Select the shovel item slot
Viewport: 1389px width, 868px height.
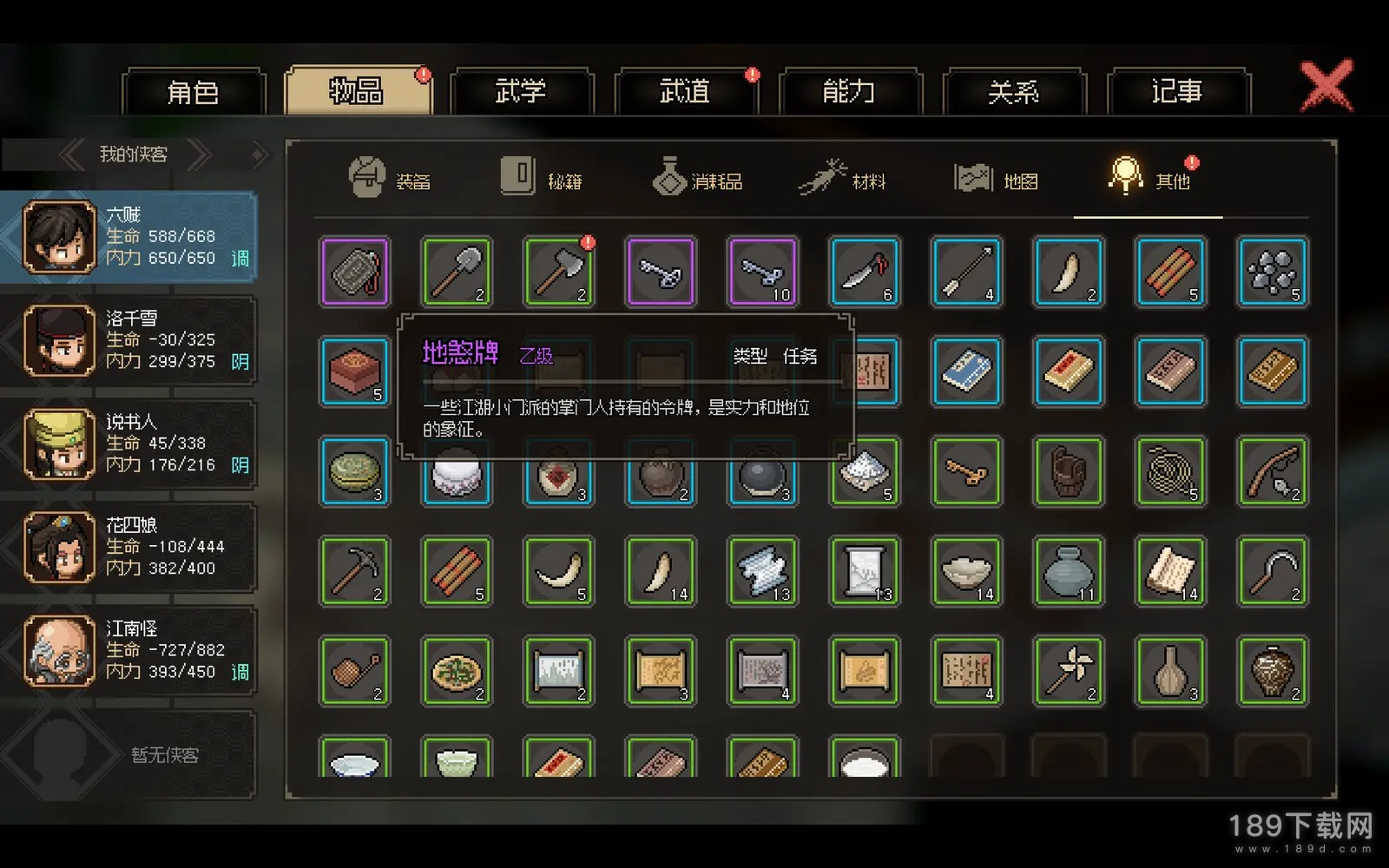pos(457,272)
